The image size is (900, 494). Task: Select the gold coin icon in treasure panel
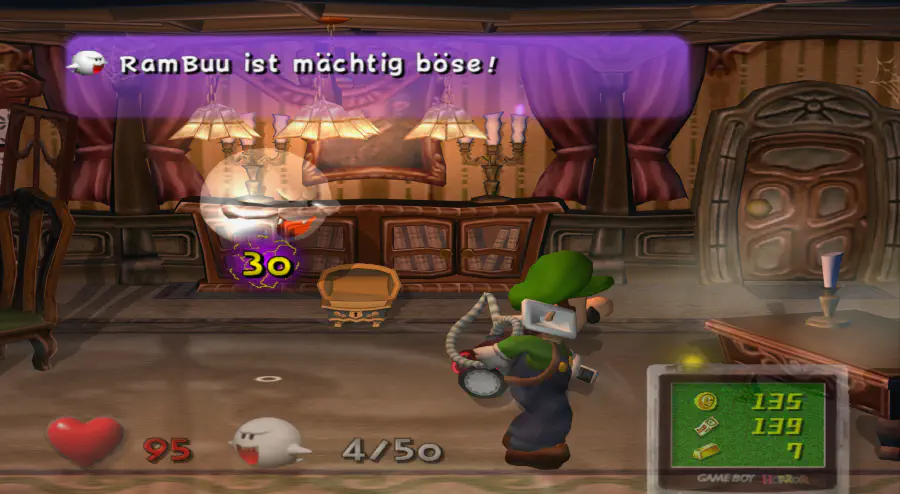[x=705, y=402]
